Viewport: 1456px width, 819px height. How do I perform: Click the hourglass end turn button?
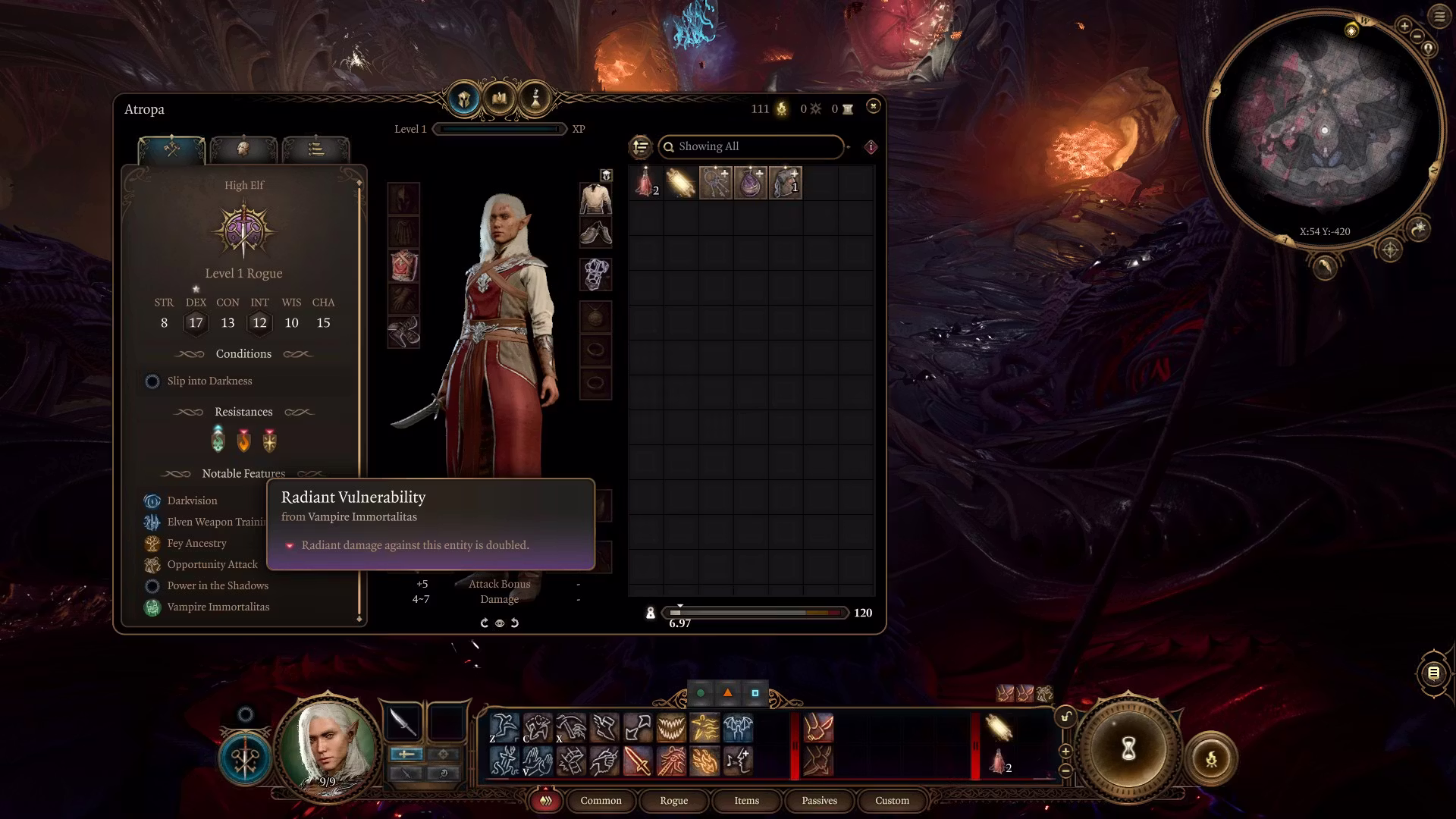click(1128, 749)
